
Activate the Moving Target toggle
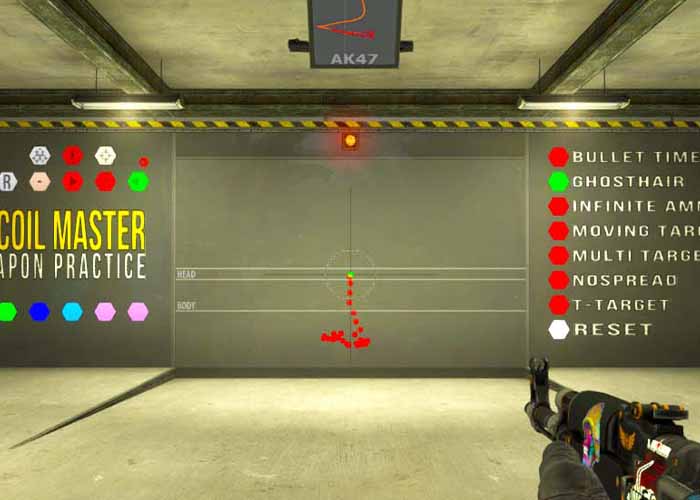click(558, 231)
